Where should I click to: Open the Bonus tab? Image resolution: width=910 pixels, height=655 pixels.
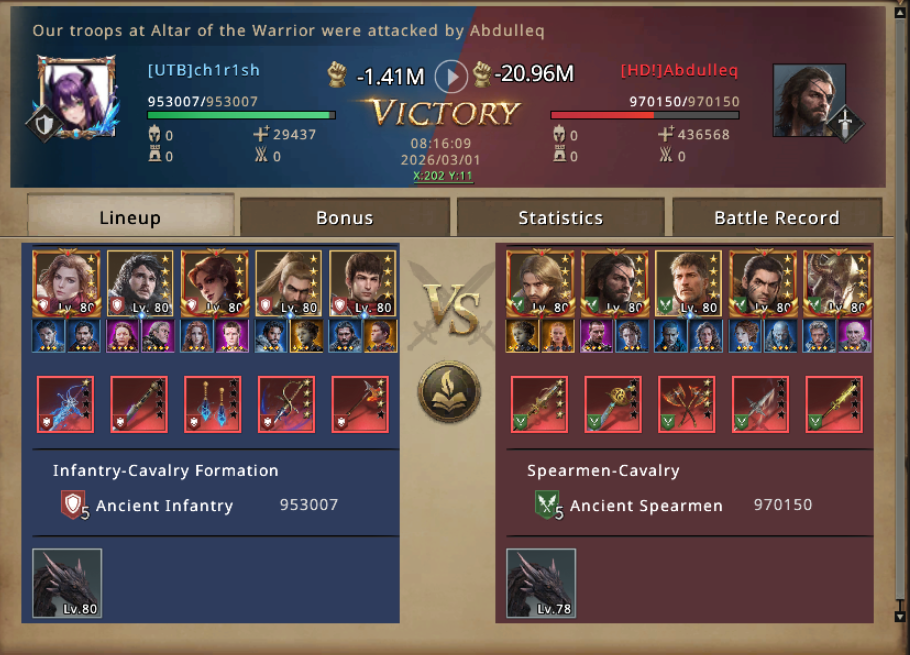pyautogui.click(x=344, y=217)
